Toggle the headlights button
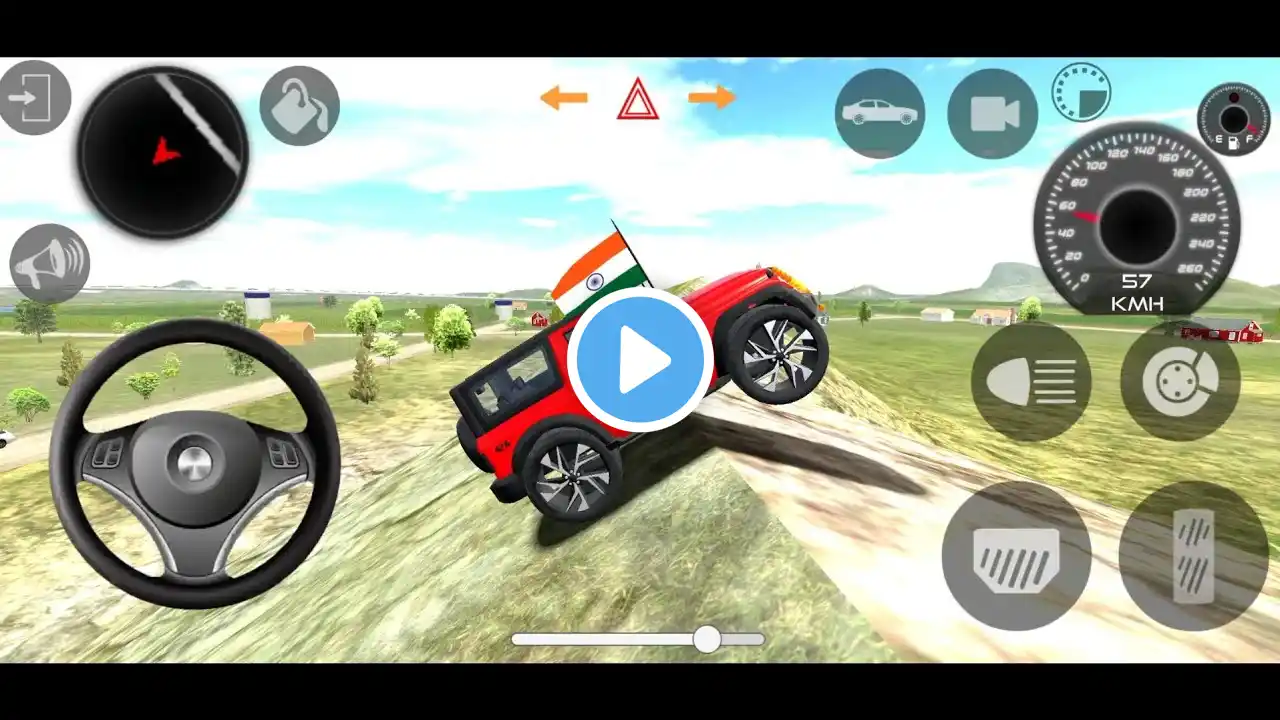This screenshot has height=720, width=1280. click(x=1031, y=382)
